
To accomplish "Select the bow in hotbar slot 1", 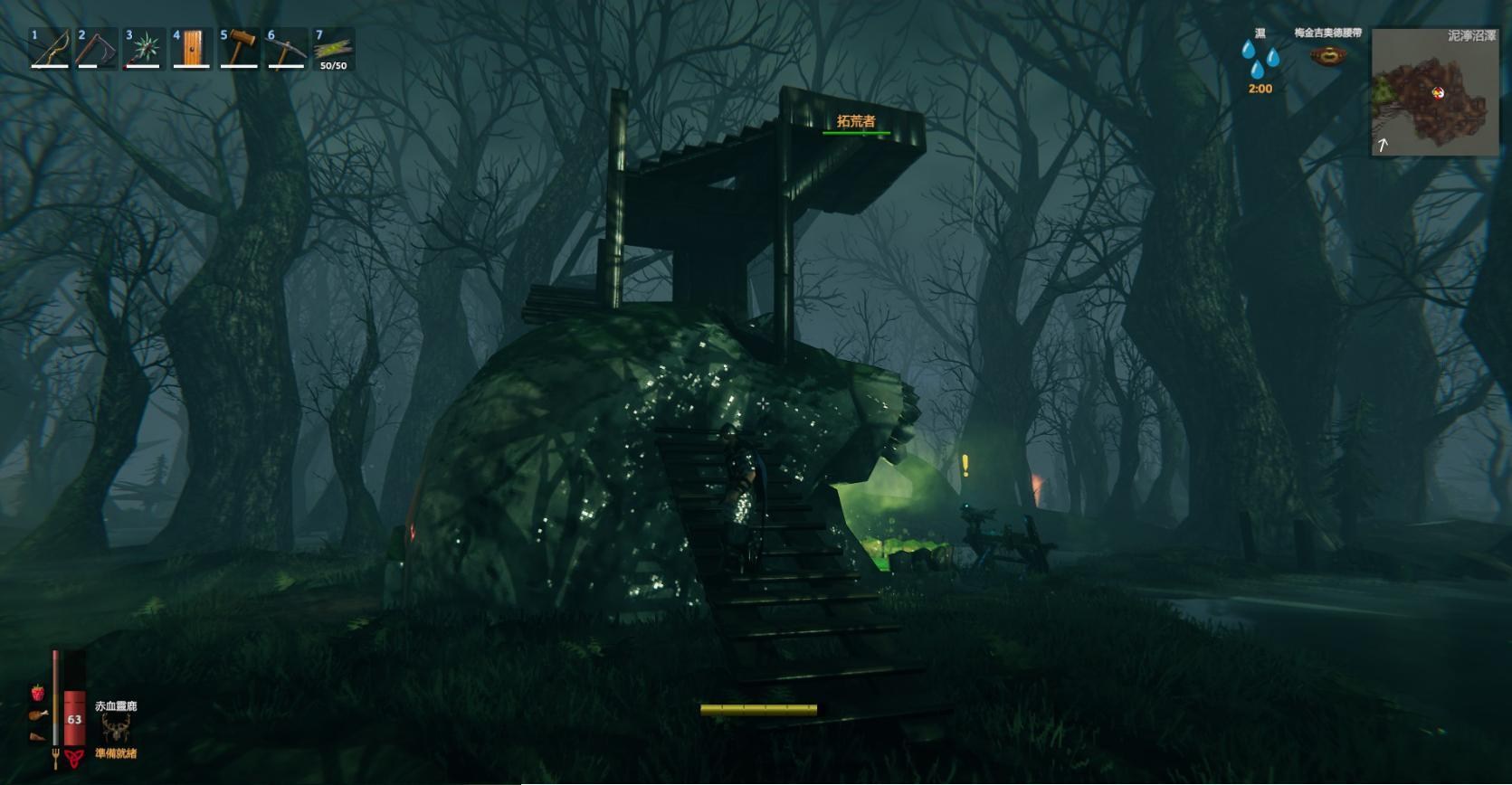I will (51, 49).
